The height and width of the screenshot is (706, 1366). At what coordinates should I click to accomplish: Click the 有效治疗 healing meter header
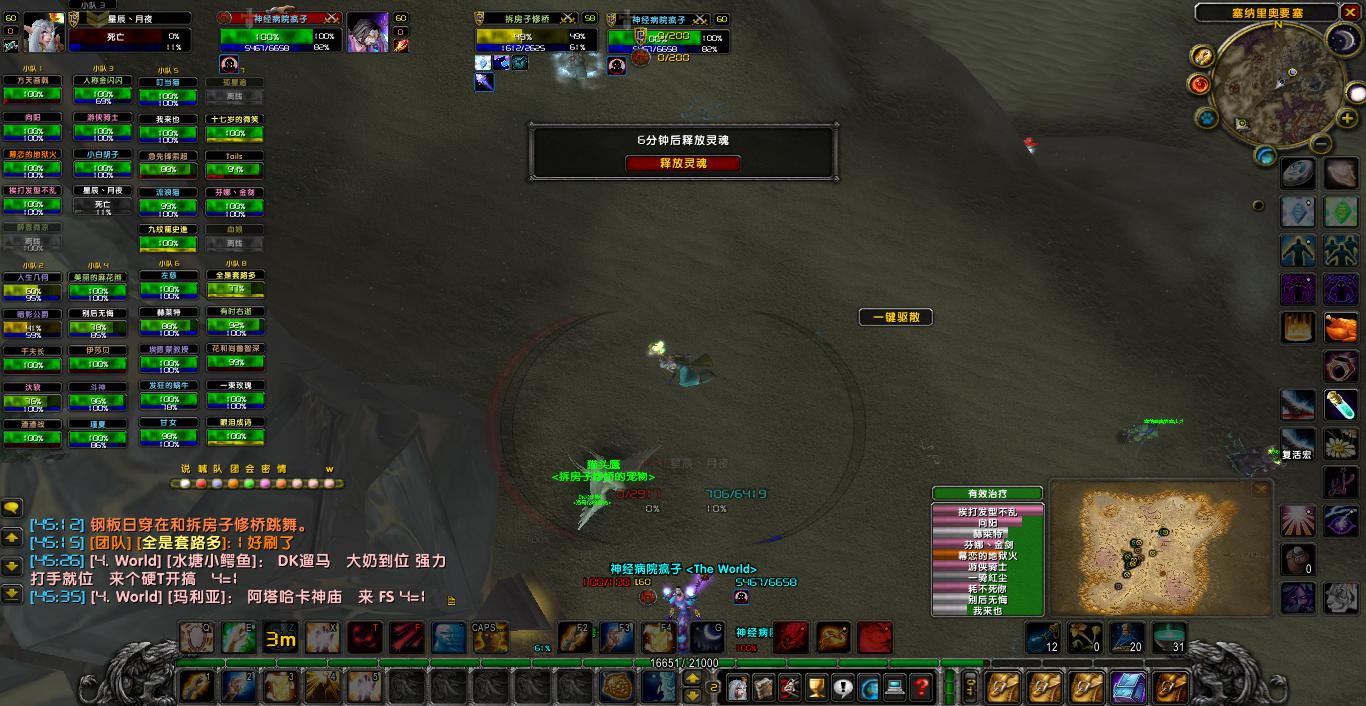click(987, 493)
